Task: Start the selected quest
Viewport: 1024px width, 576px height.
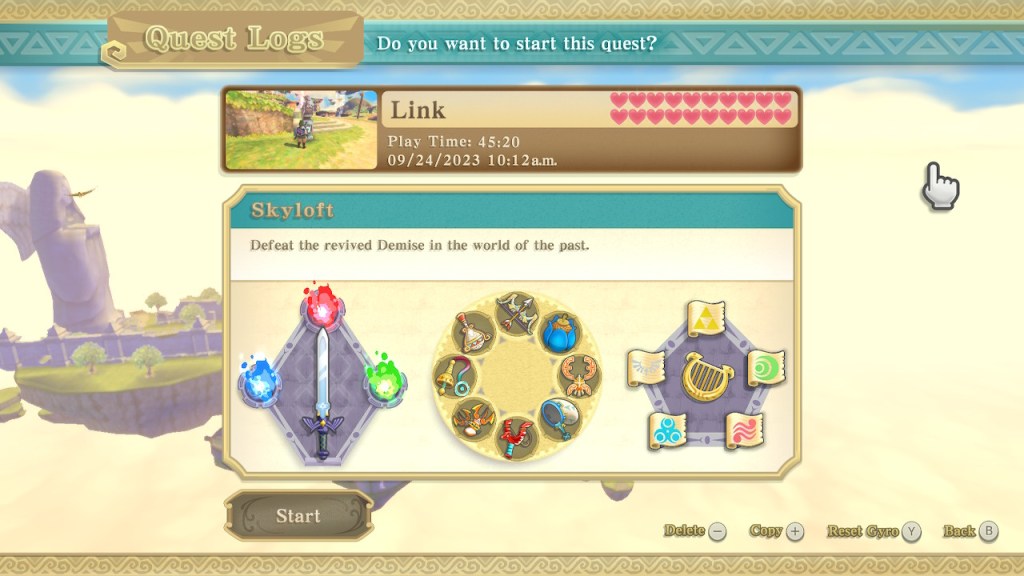Action: 298,516
